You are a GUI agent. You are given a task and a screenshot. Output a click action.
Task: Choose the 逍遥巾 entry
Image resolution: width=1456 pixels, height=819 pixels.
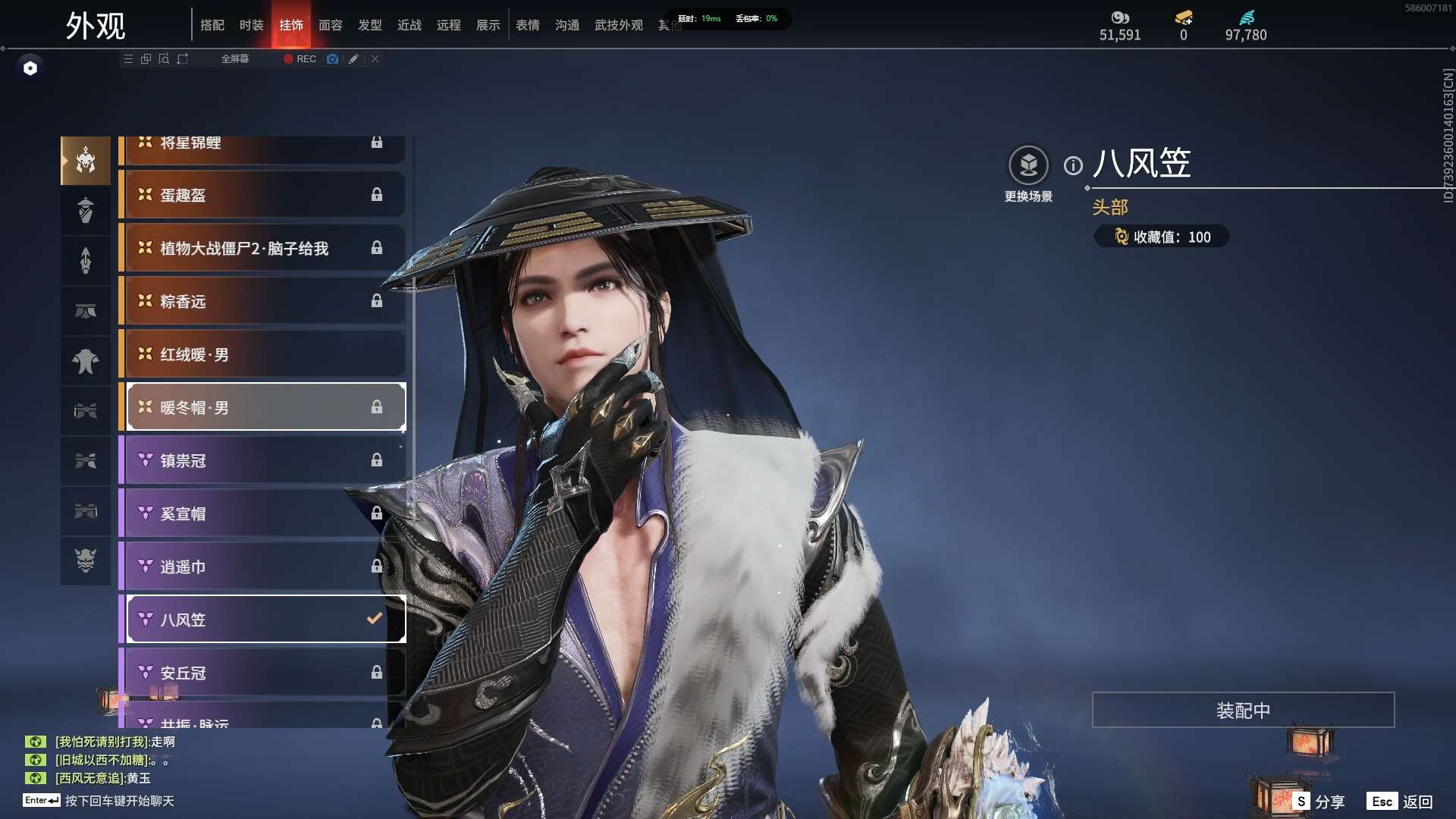tap(262, 566)
